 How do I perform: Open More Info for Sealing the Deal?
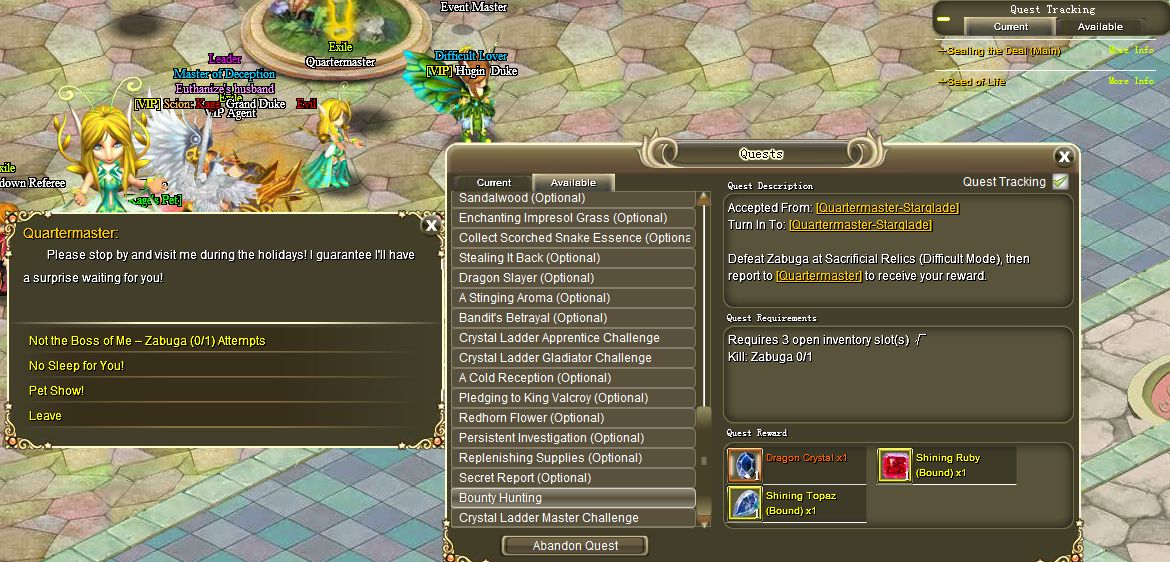1131,51
